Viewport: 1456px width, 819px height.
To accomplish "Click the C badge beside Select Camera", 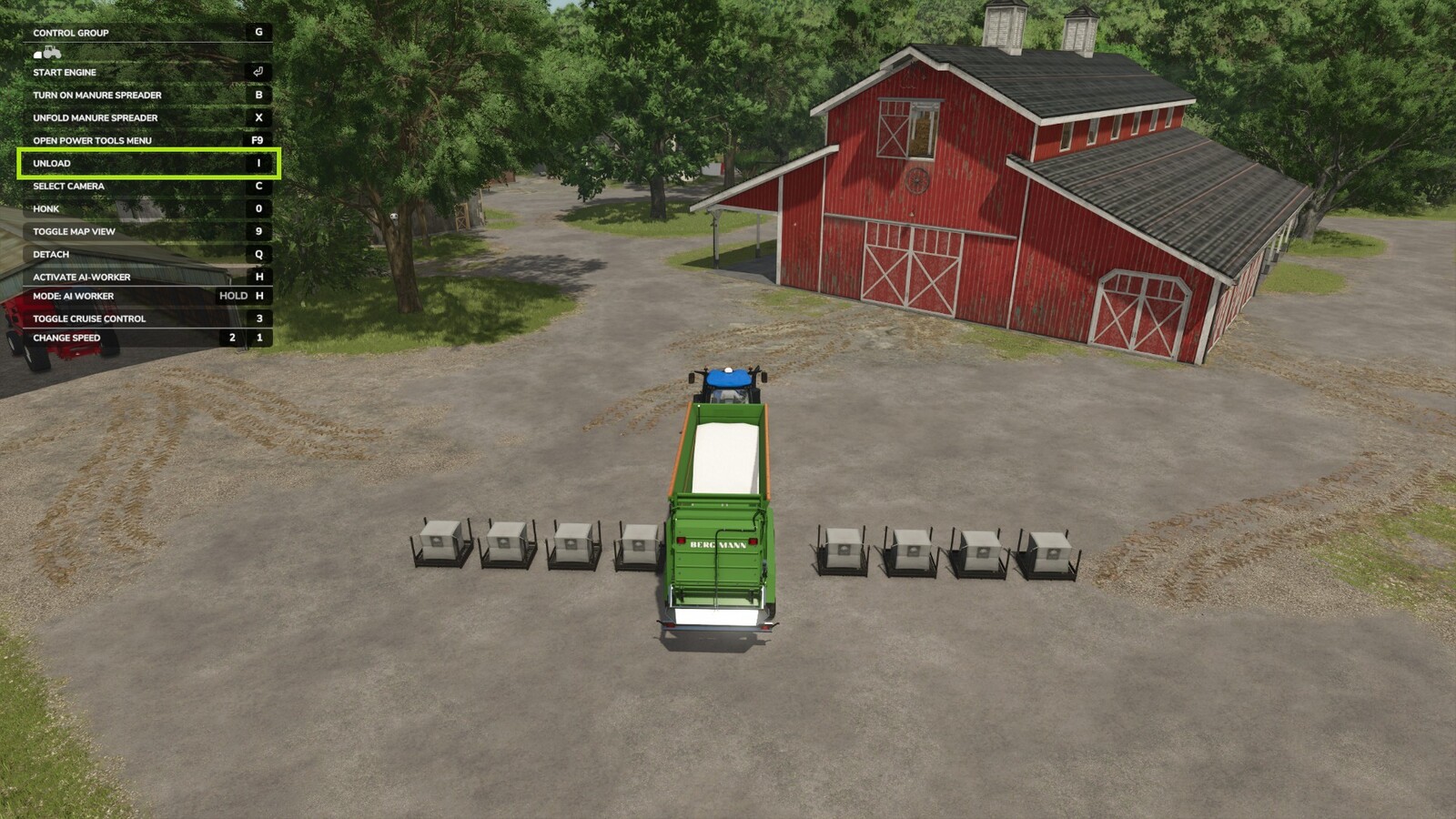I will 259,186.
